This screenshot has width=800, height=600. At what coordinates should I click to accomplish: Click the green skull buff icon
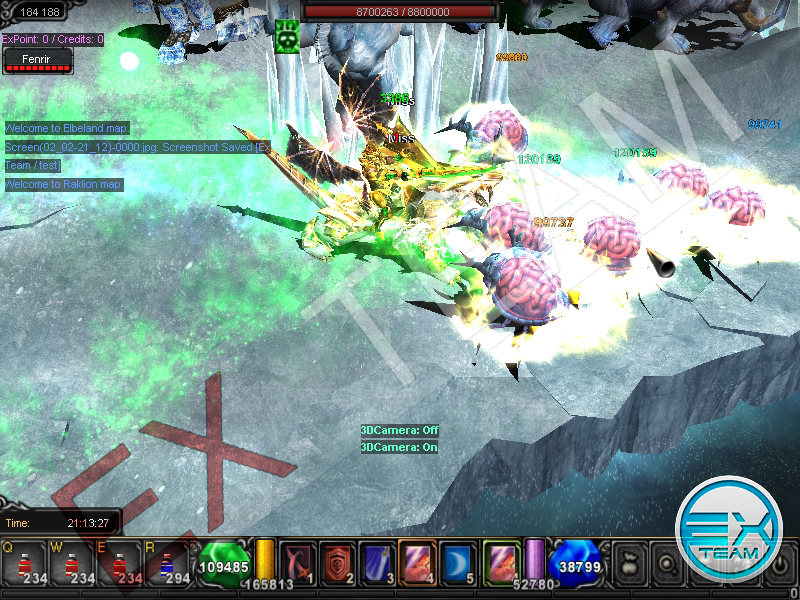pos(288,35)
